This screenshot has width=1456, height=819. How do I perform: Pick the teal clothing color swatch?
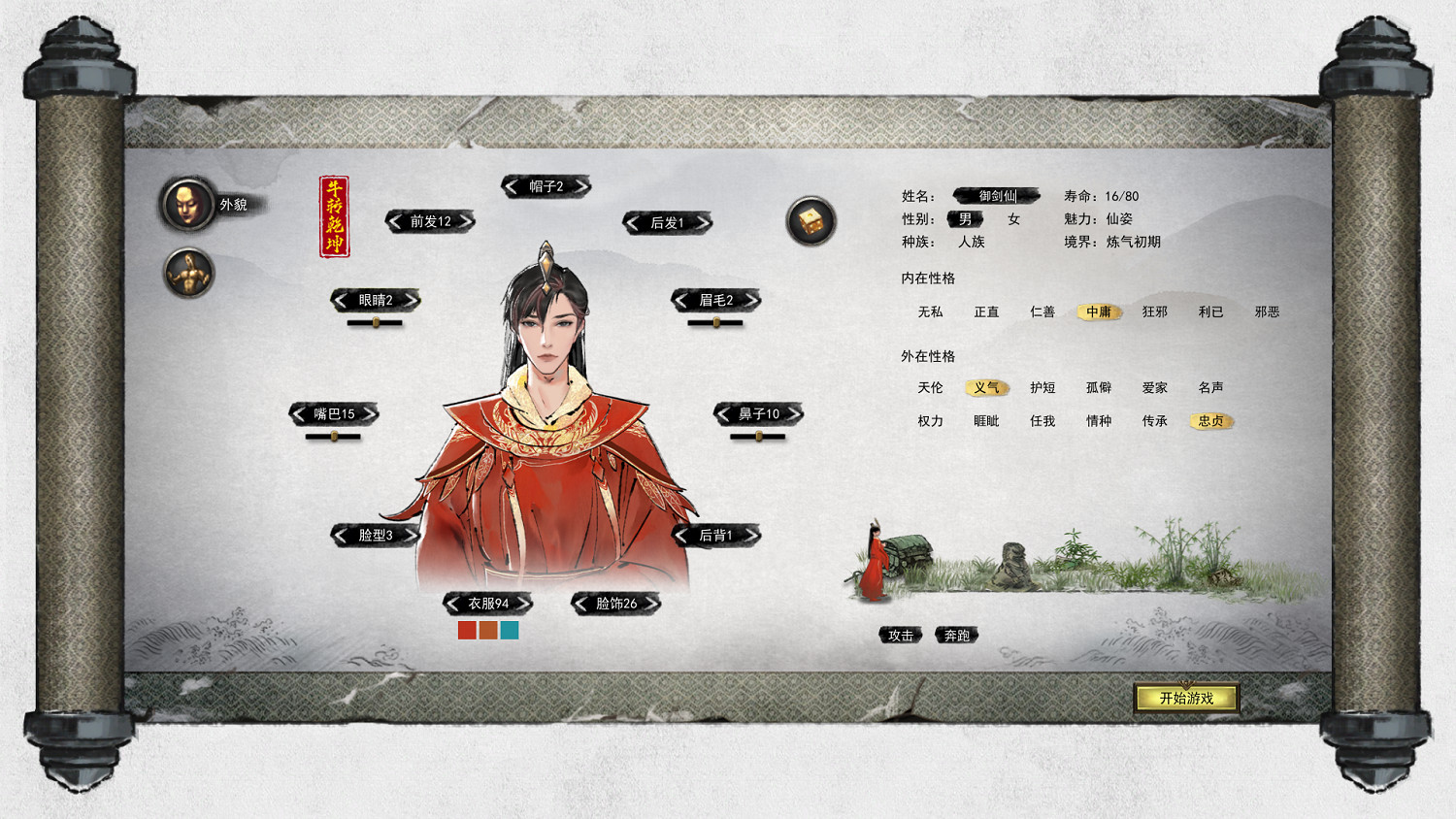(509, 631)
